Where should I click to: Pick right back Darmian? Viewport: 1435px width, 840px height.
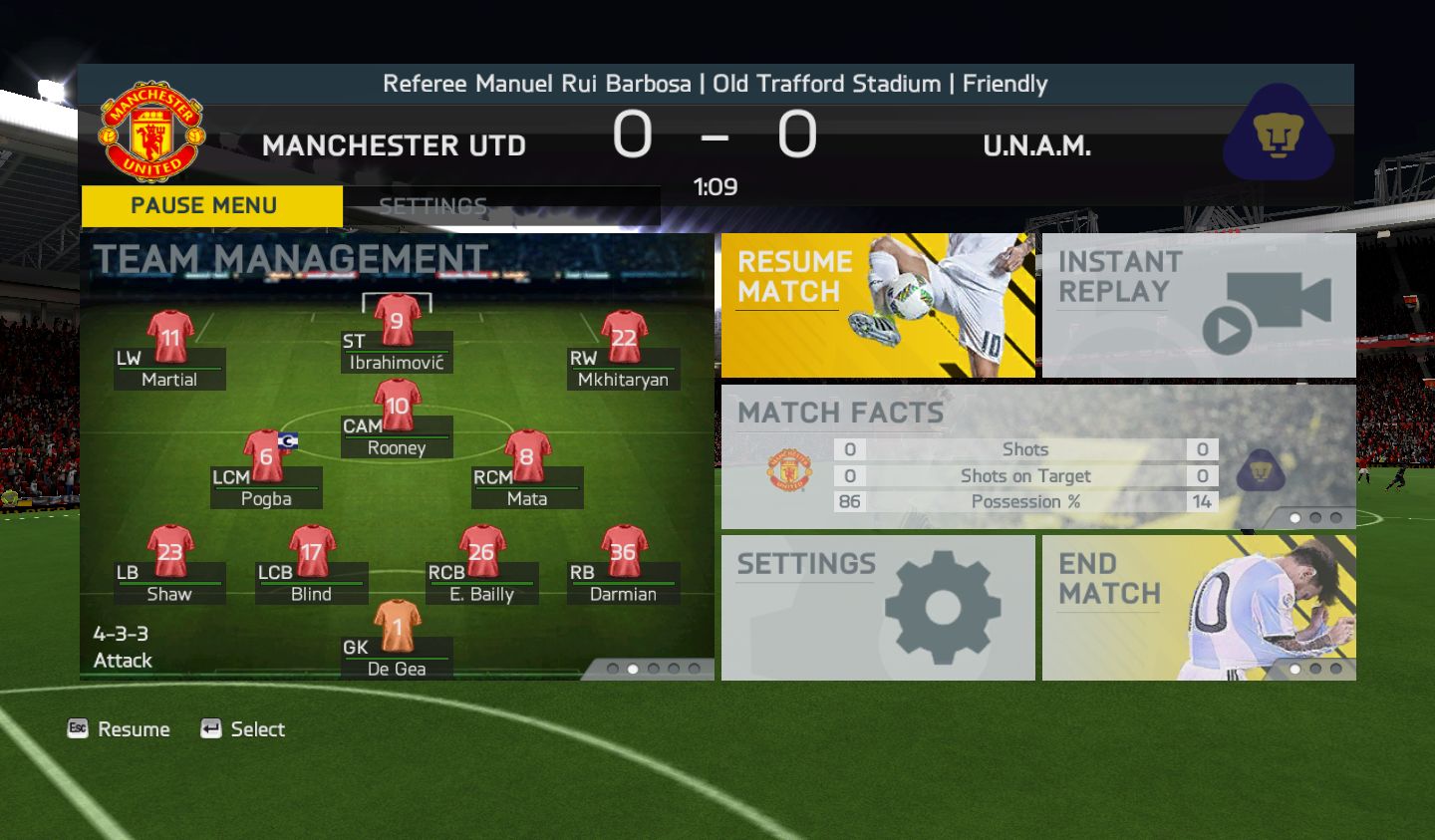pyautogui.click(x=624, y=553)
